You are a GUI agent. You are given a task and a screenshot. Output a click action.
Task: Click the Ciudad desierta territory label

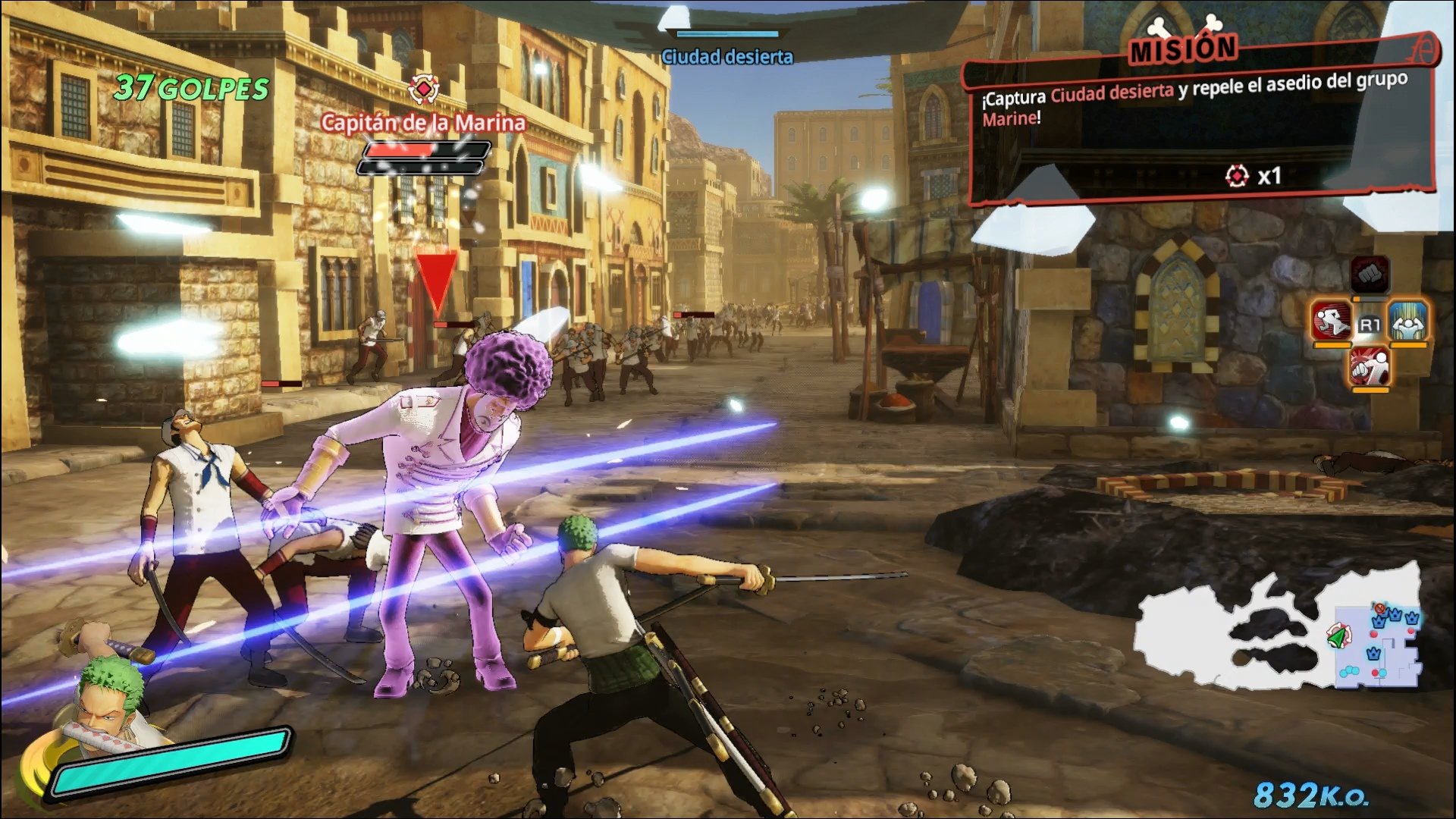tap(726, 55)
